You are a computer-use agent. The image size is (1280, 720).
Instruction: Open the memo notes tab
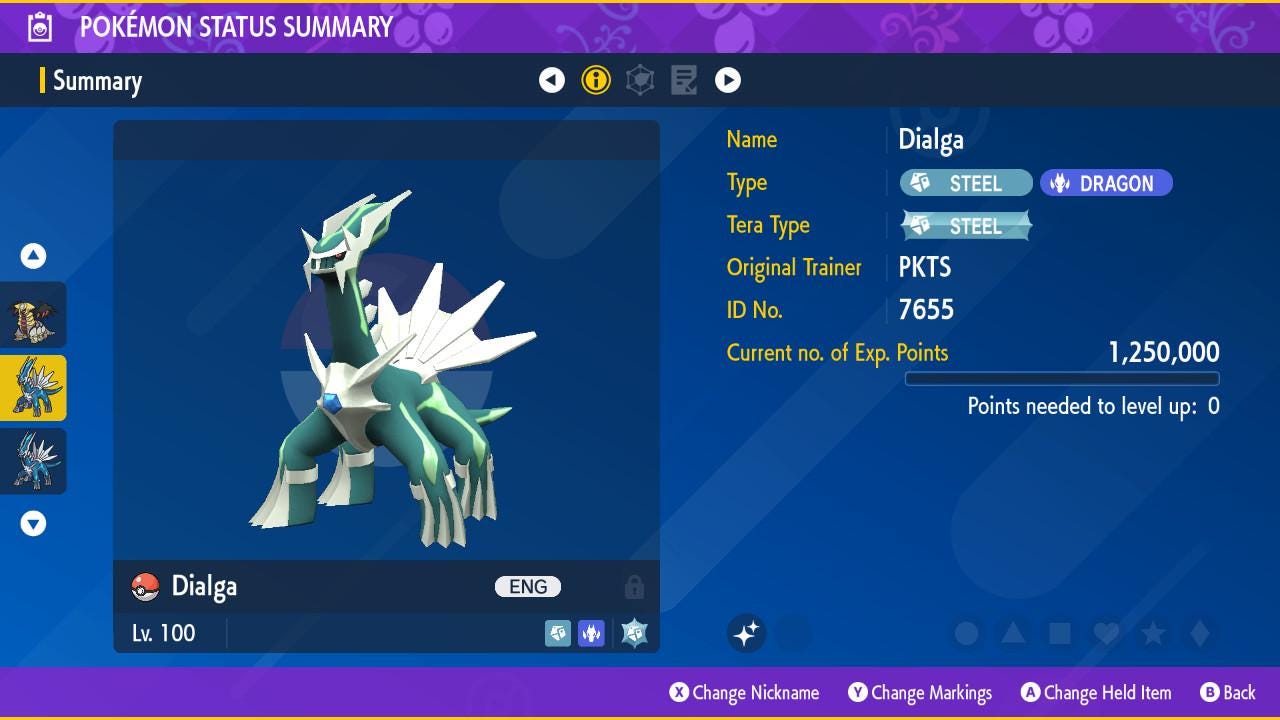(x=684, y=80)
